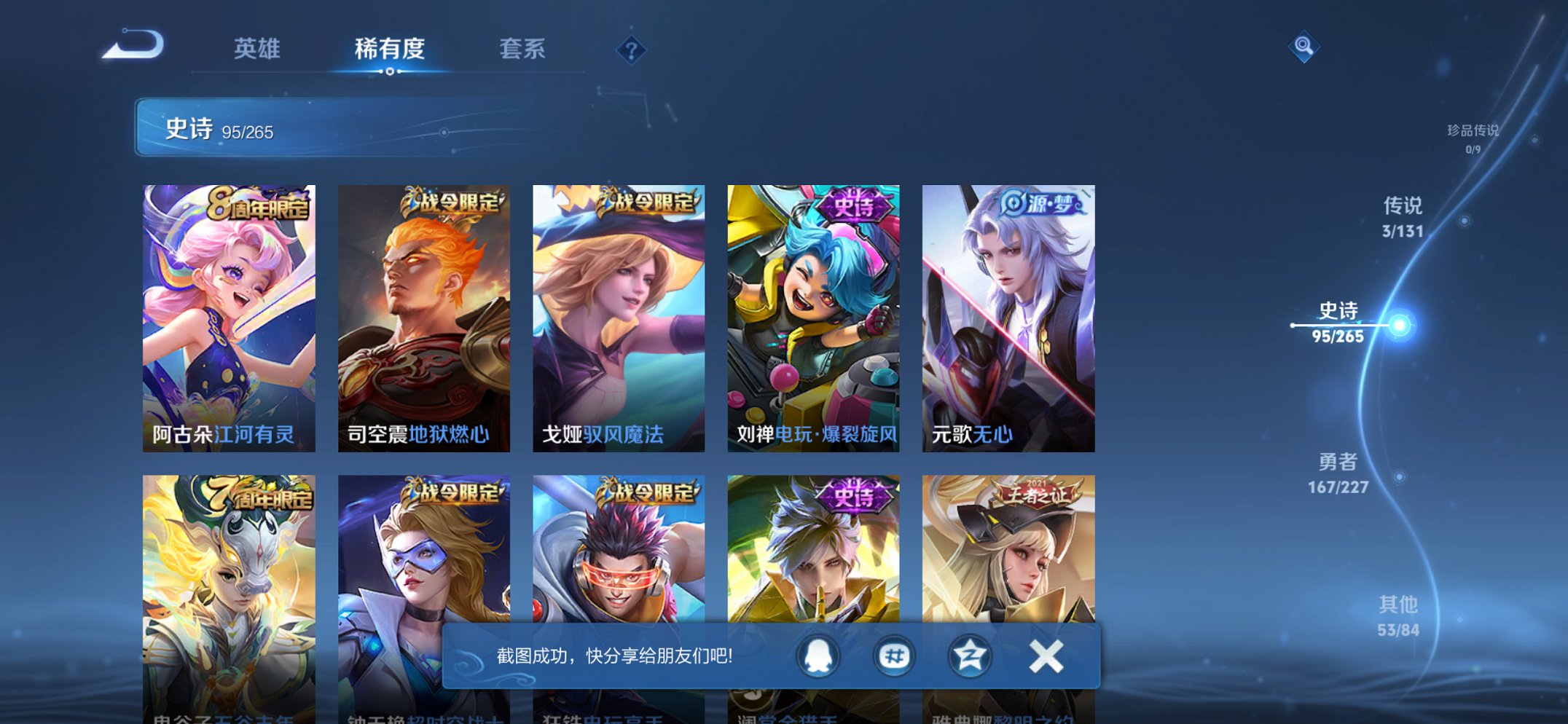Viewport: 1568px width, 724px height.
Task: Switch to the 套系 tab
Action: 521,48
